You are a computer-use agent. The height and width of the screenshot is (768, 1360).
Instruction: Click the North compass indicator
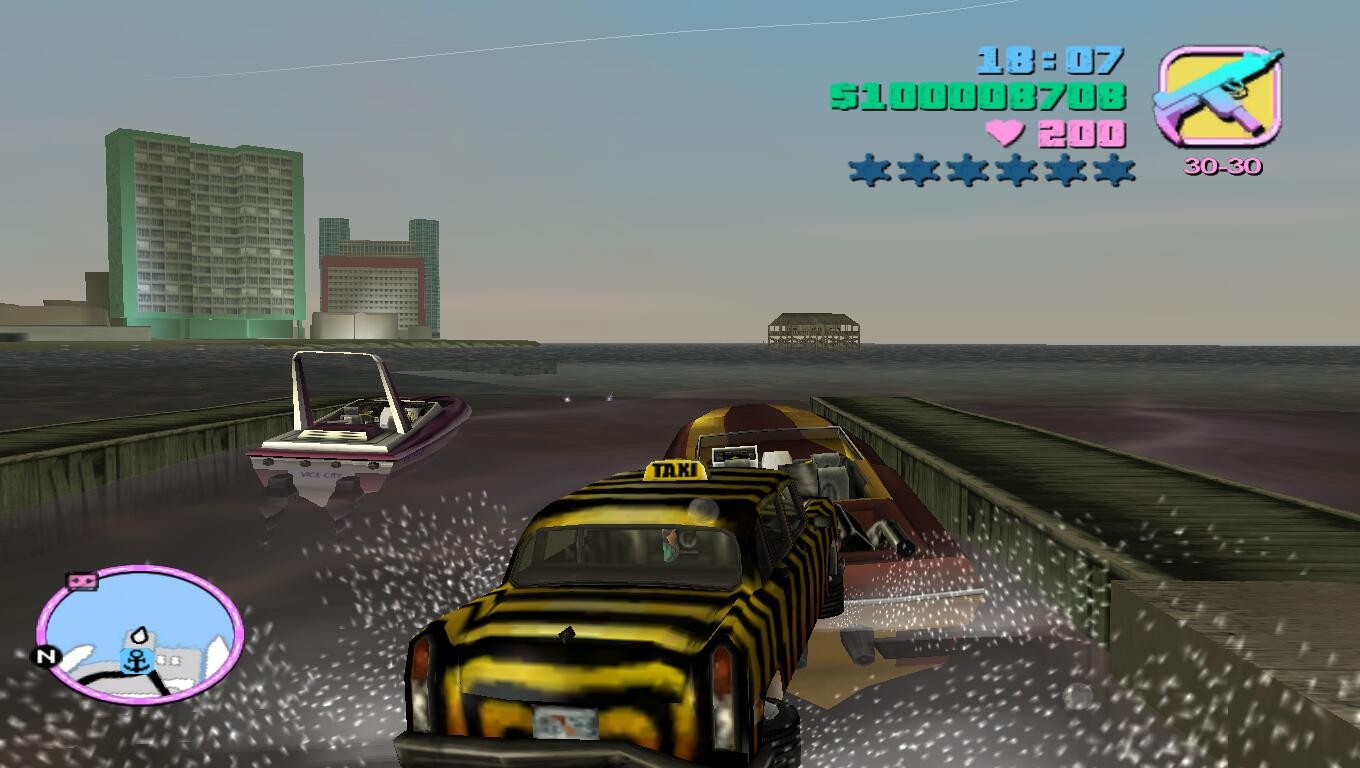coord(45,657)
